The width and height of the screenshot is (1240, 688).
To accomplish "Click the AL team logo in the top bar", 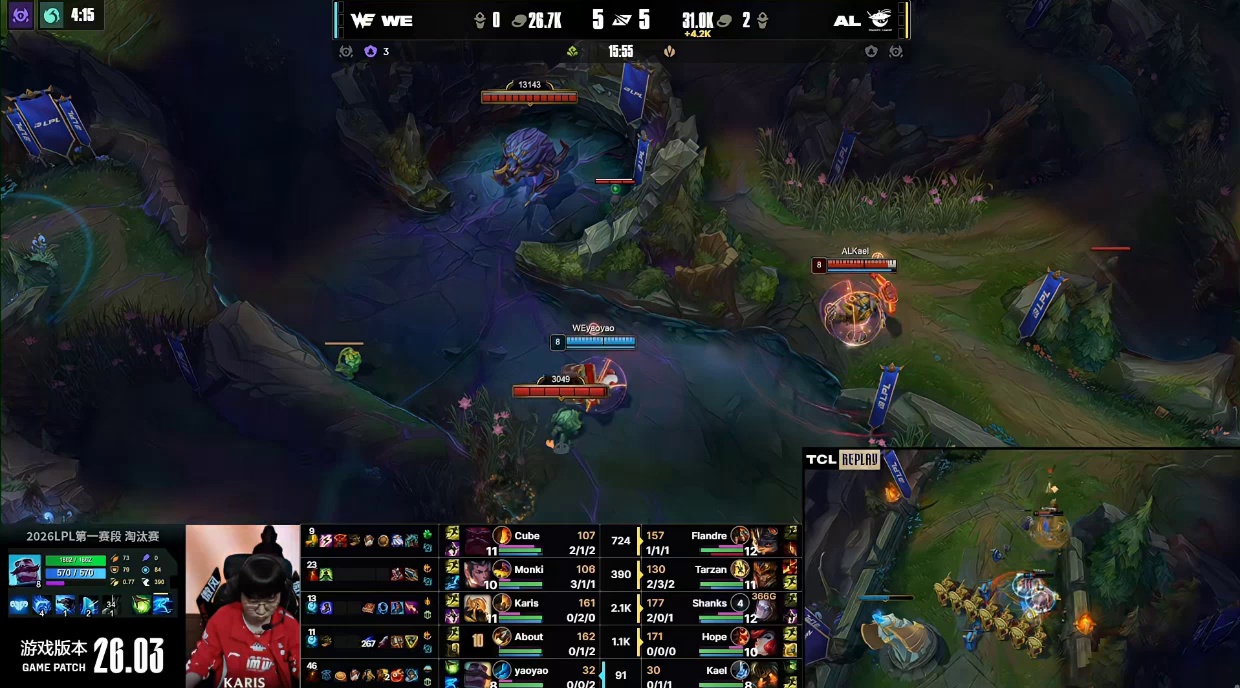I will pos(879,20).
